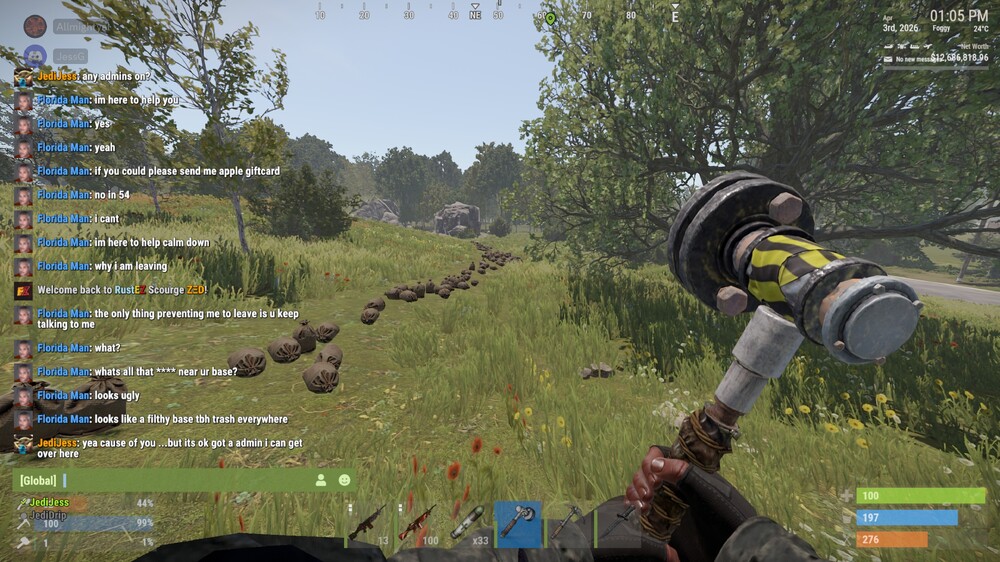Open the chat emoji picker

pyautogui.click(x=345, y=481)
